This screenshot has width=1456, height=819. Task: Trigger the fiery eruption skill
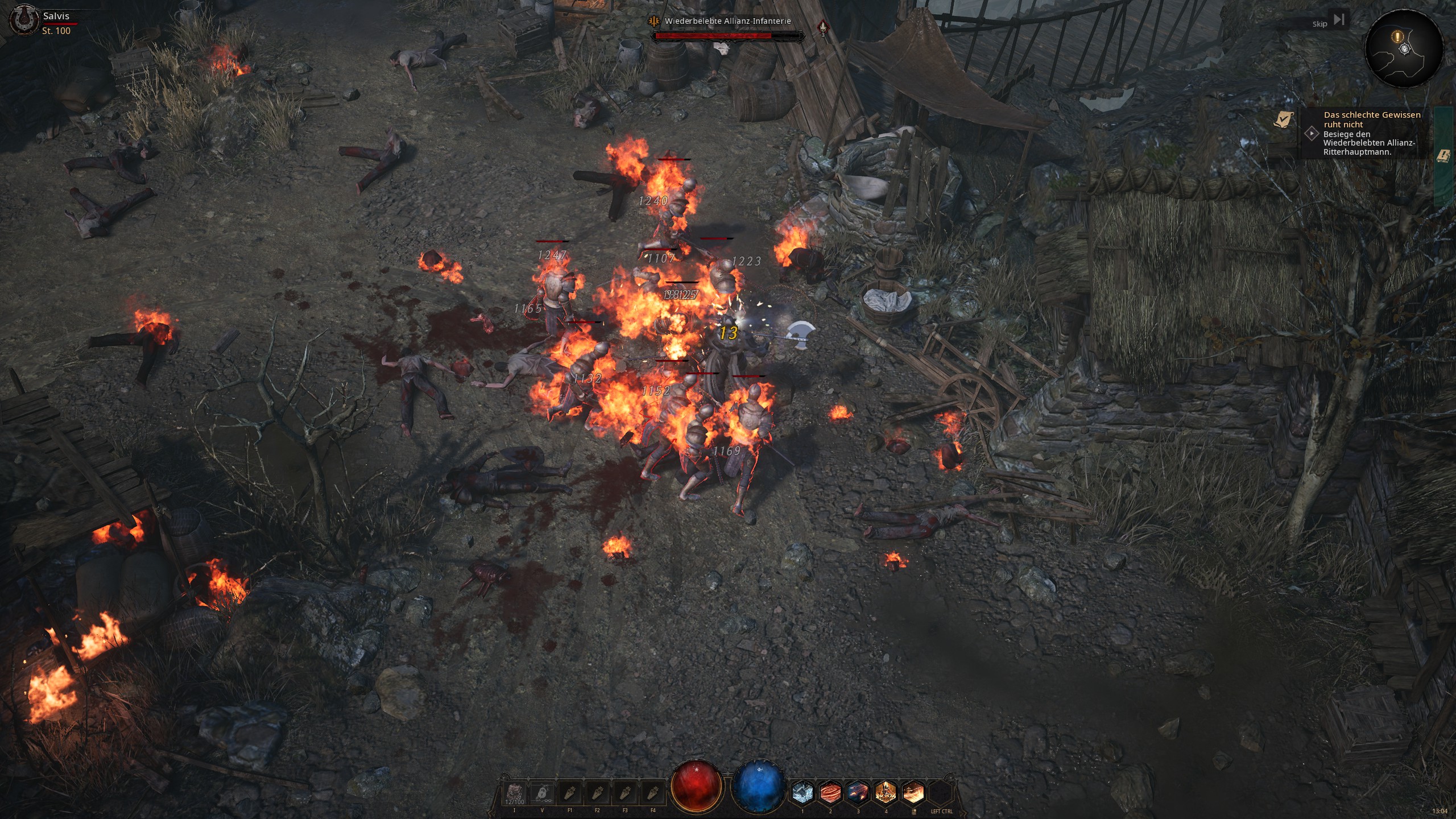886,792
